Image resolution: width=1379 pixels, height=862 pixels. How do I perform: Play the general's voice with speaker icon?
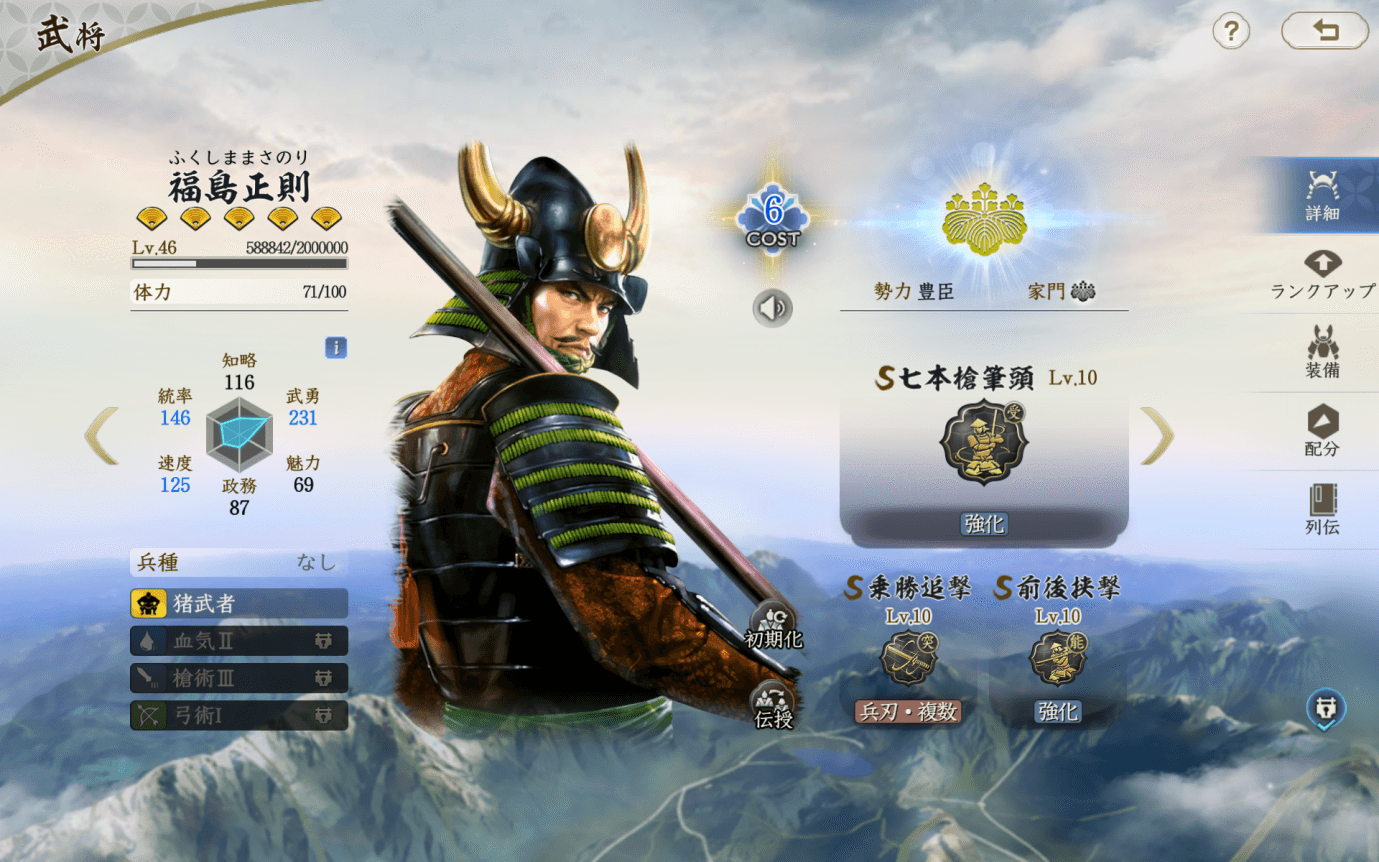[772, 308]
